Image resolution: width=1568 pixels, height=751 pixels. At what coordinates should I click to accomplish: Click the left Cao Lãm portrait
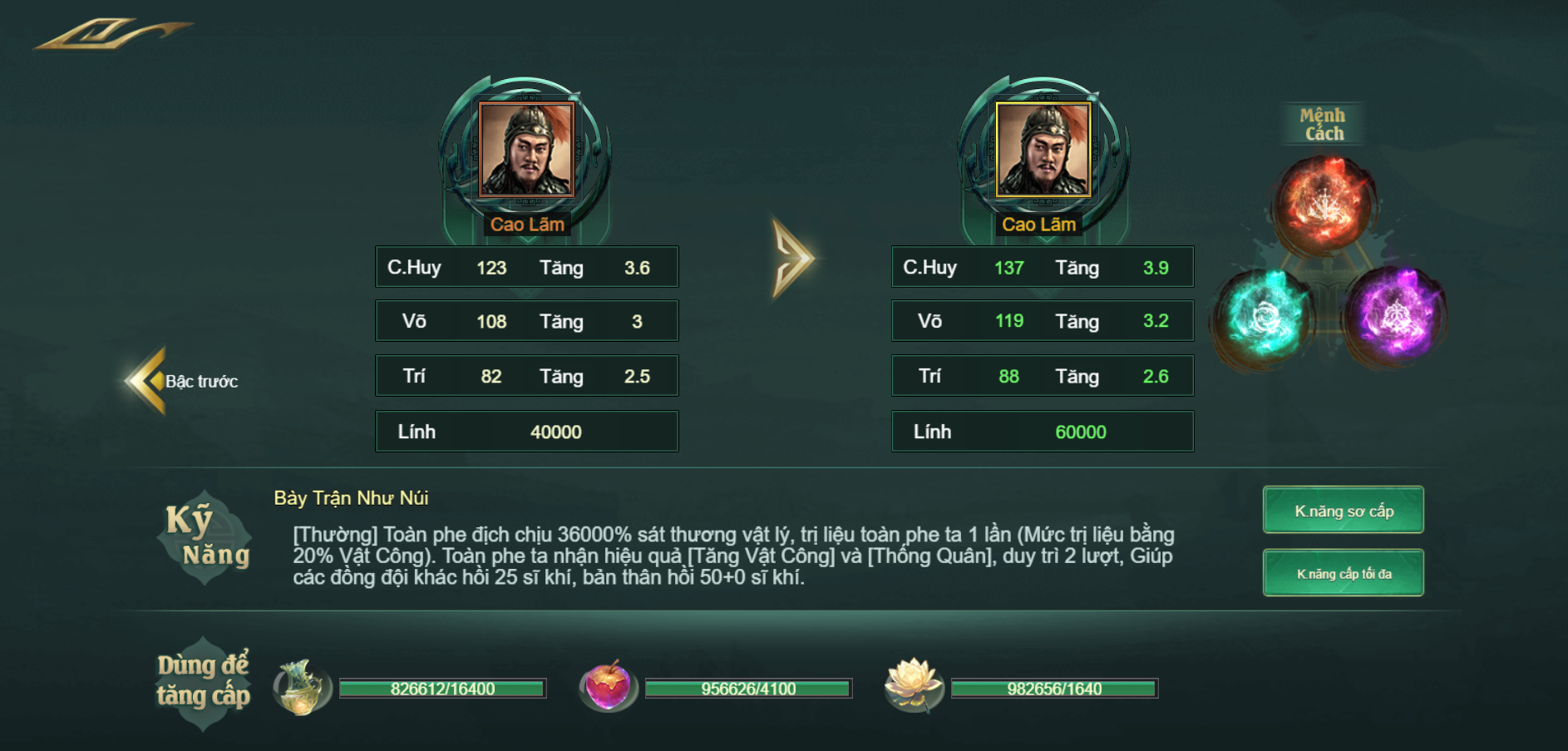click(x=526, y=151)
